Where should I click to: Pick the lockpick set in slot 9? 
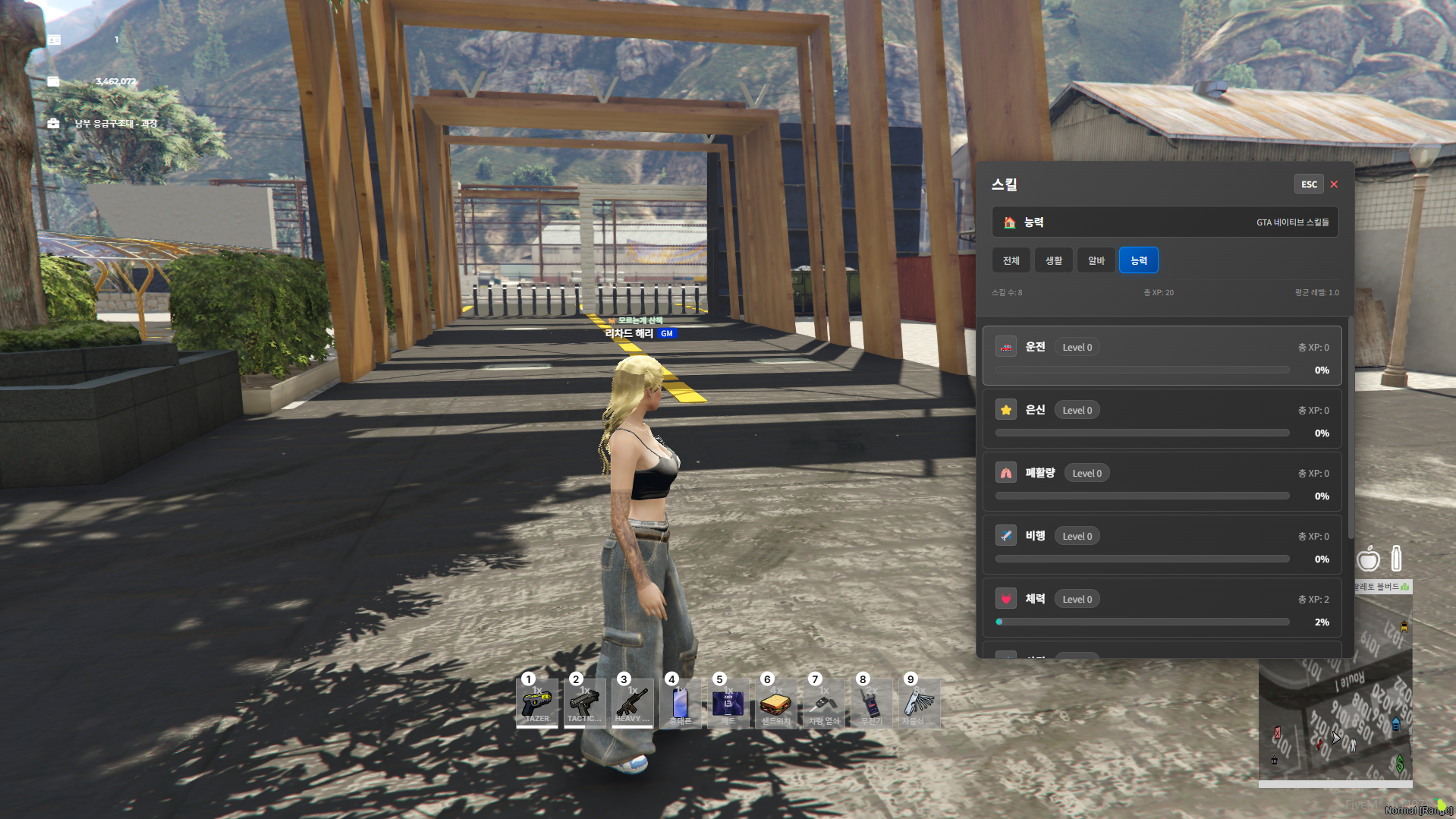tap(919, 704)
